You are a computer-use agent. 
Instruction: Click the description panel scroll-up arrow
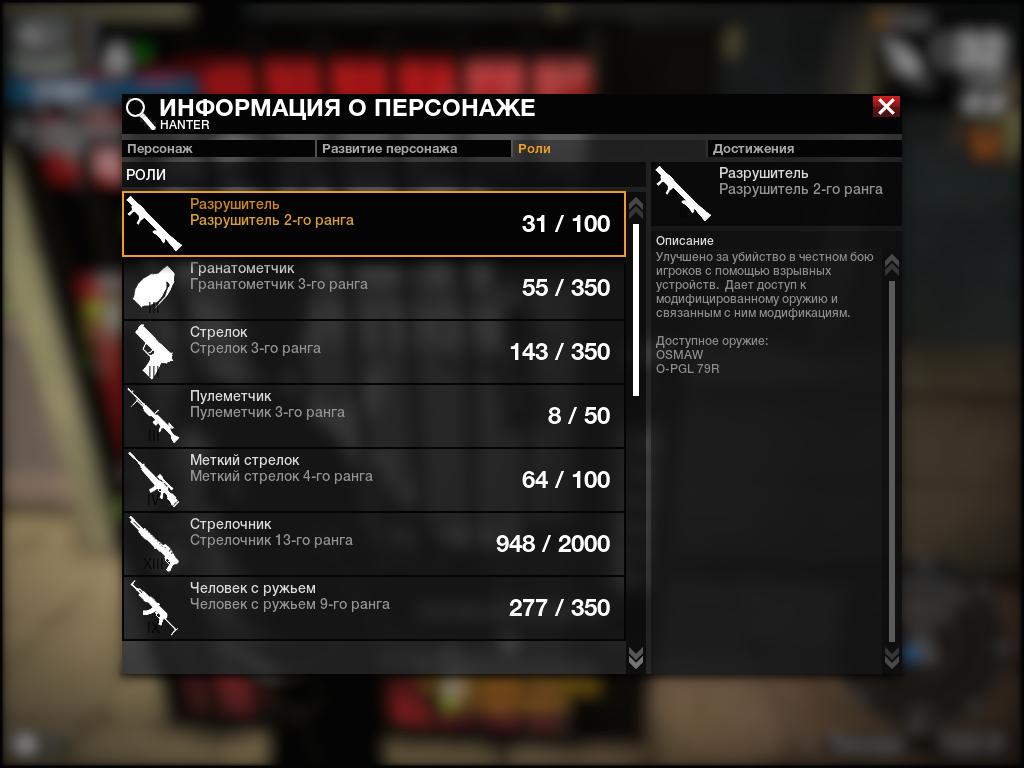[x=892, y=265]
